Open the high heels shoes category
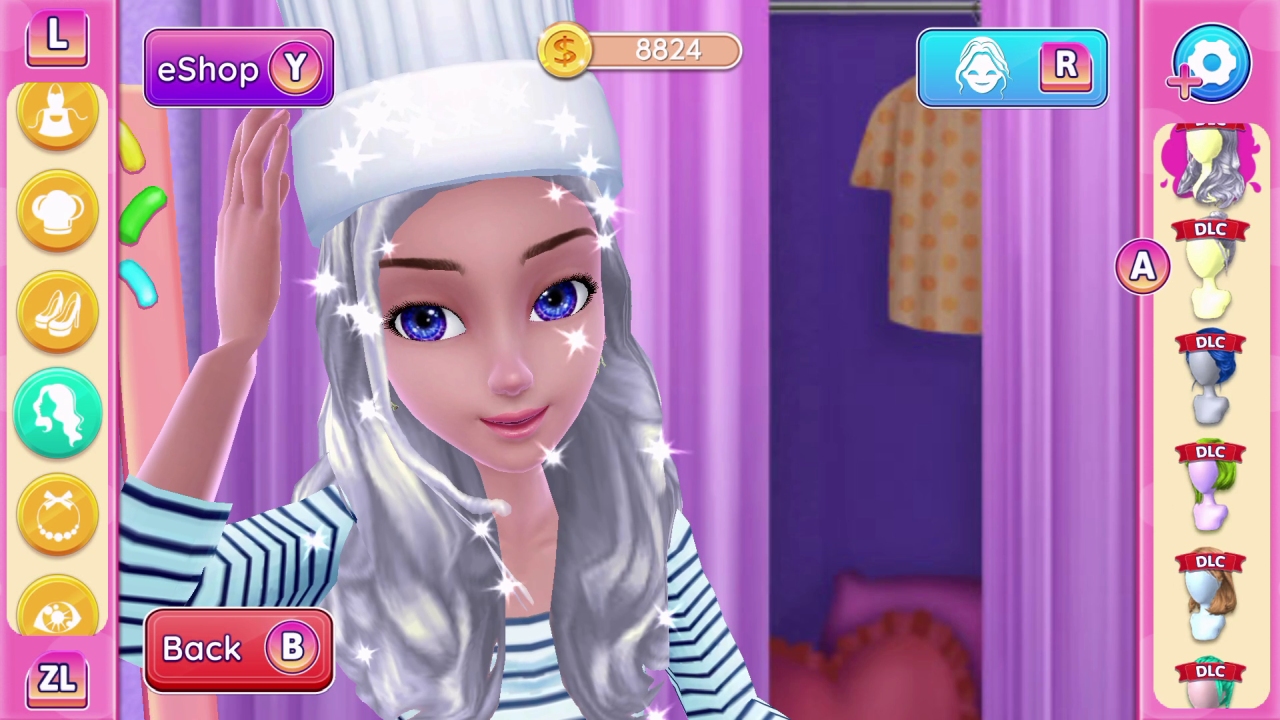 (57, 310)
